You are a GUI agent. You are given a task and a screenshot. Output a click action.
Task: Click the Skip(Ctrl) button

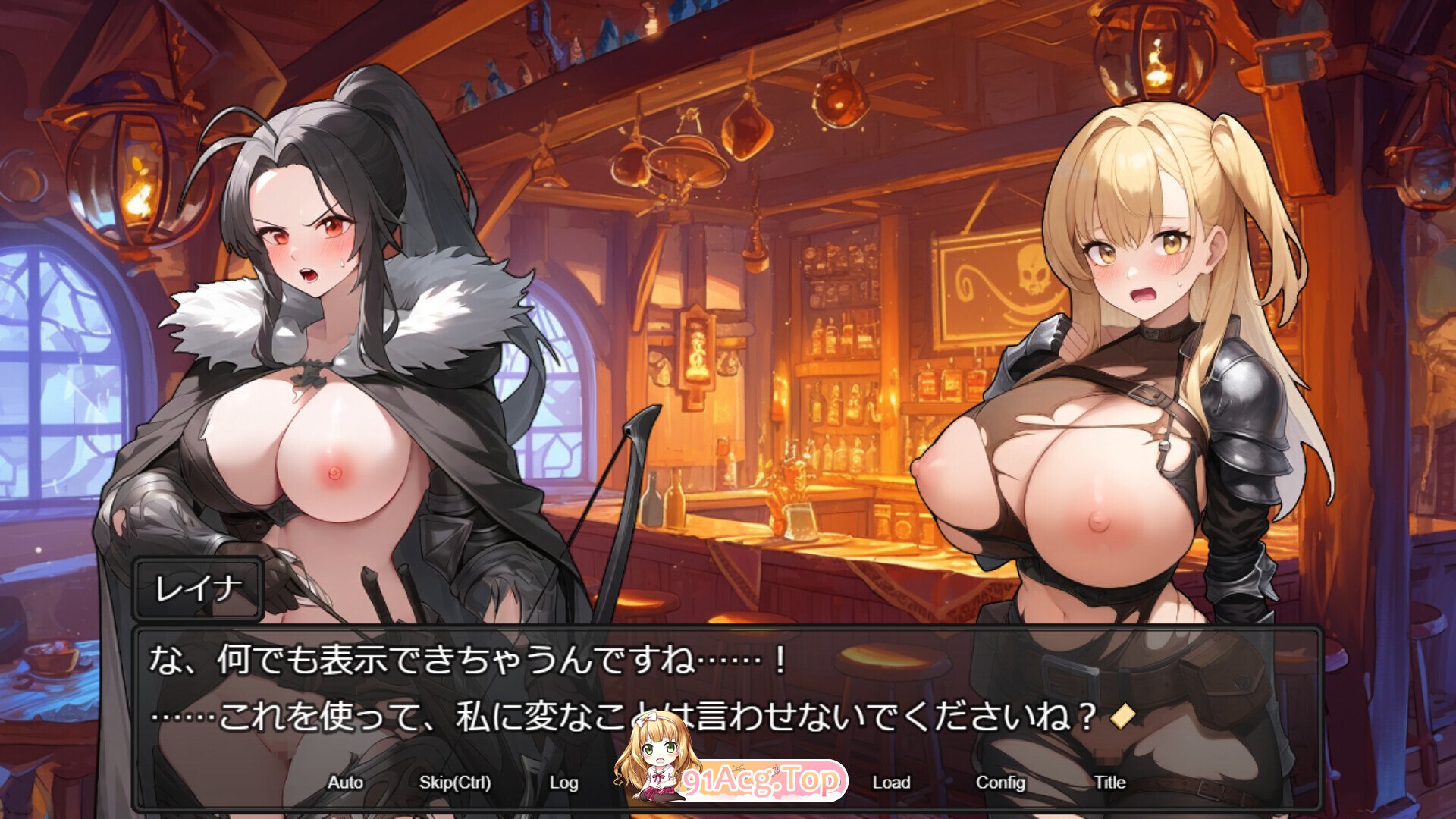[x=455, y=783]
